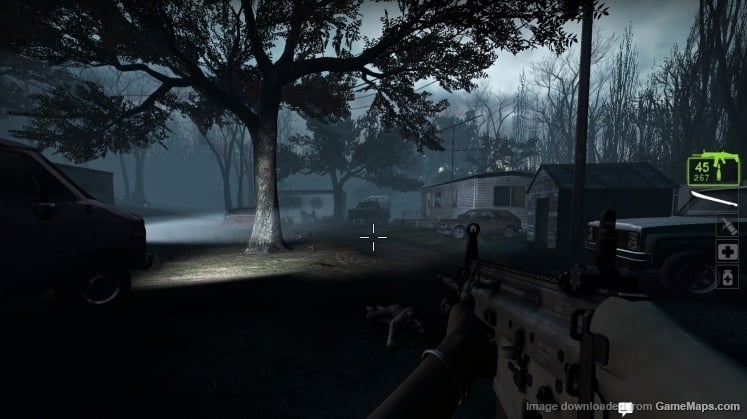Image resolution: width=747 pixels, height=419 pixels.
Task: Select the throwable bottle slot
Action: coord(728,227)
